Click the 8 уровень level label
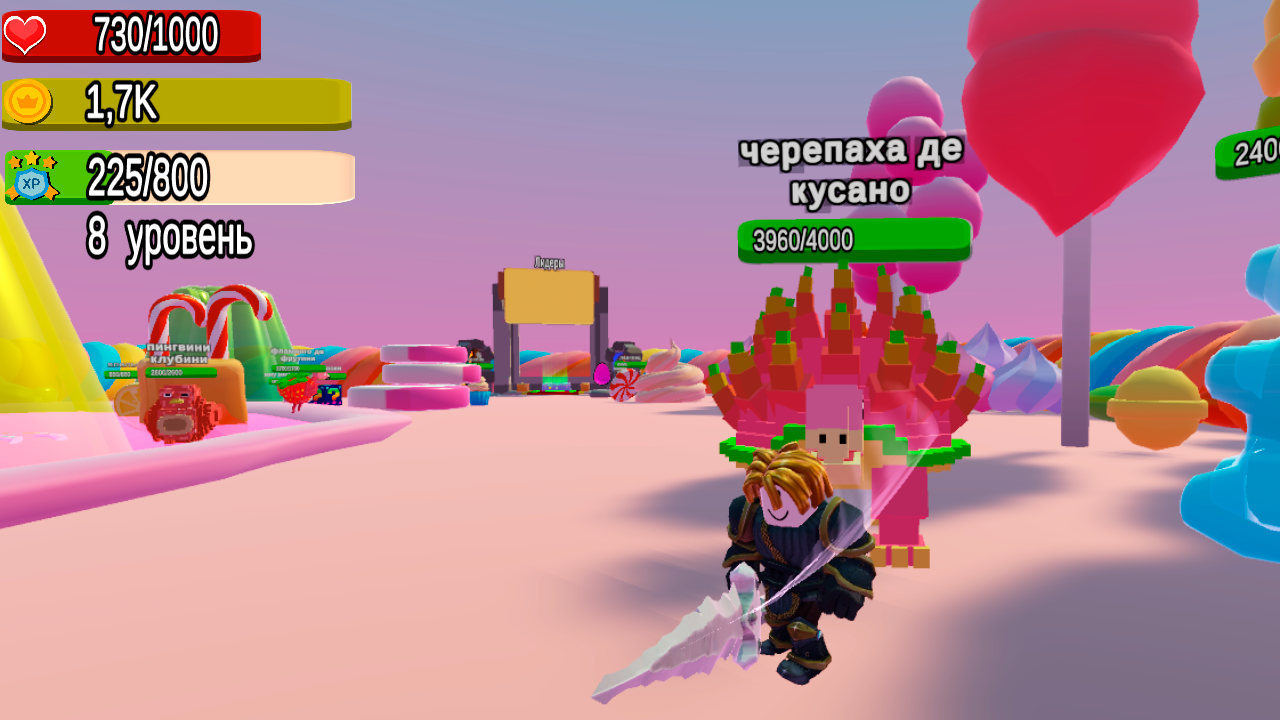Image resolution: width=1280 pixels, height=720 pixels. [x=170, y=236]
